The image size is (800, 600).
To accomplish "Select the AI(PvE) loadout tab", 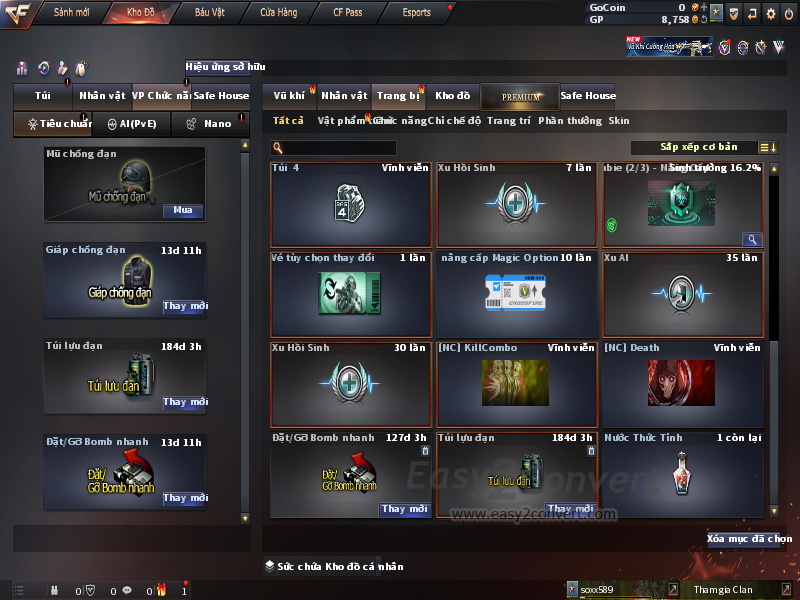I will (132, 124).
